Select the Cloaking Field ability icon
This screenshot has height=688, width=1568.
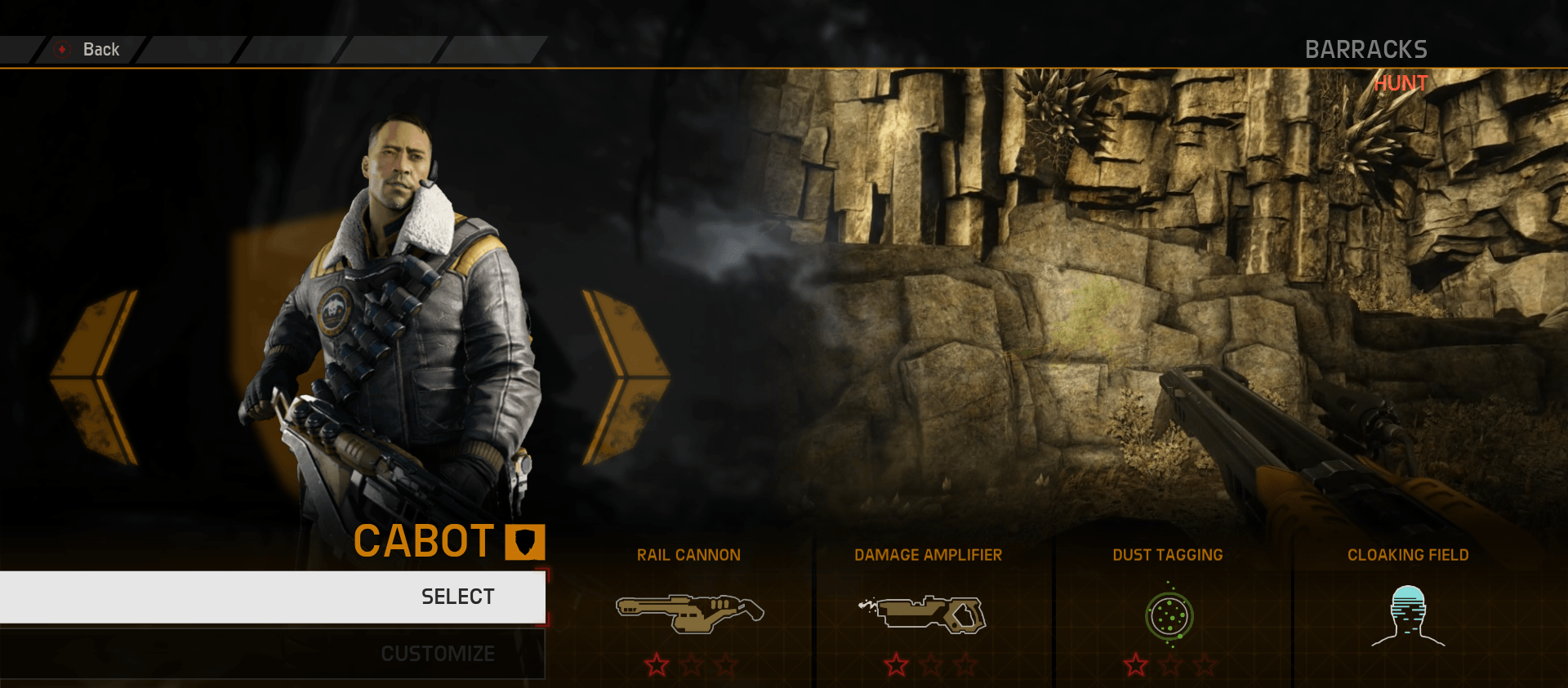[1407, 616]
